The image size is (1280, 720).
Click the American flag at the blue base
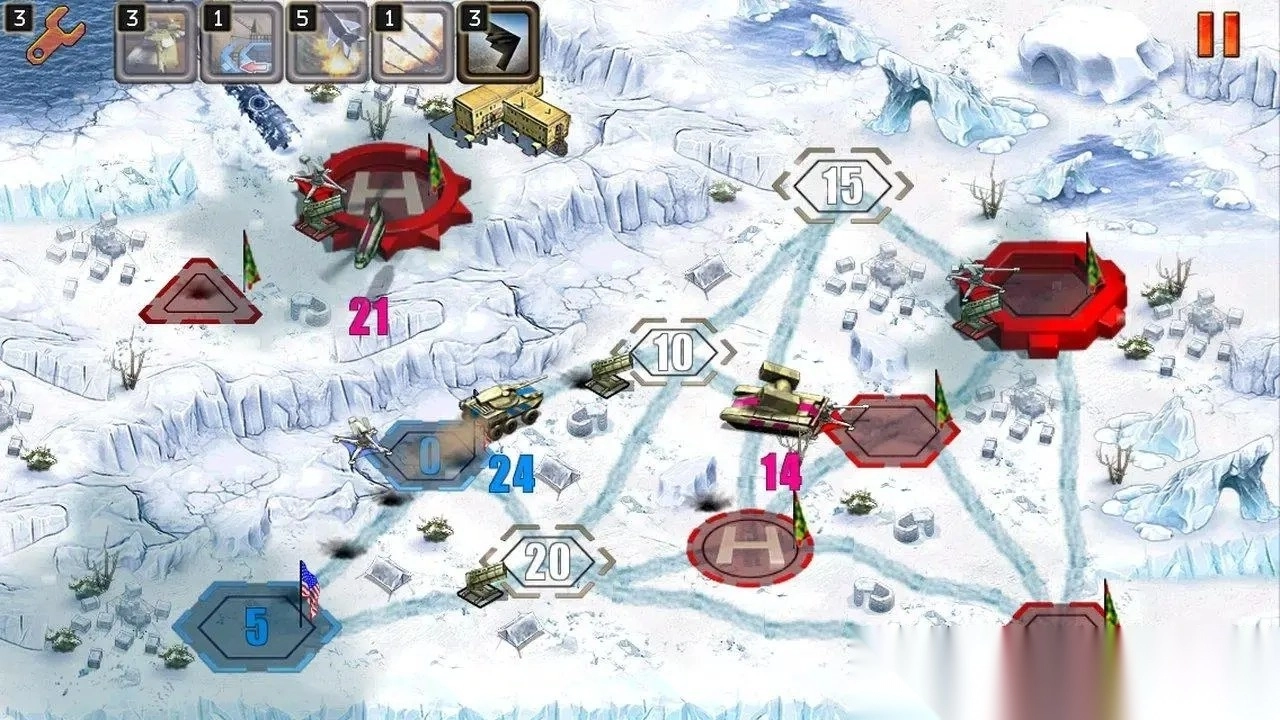click(x=311, y=585)
